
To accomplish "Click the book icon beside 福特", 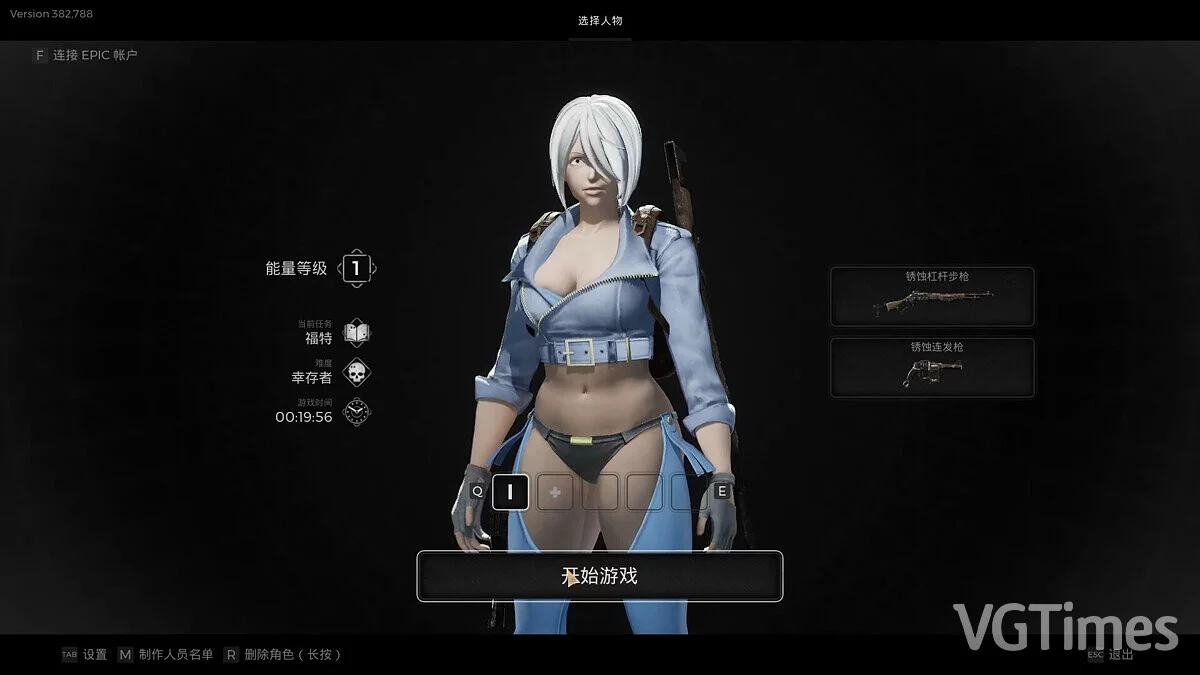I will click(x=356, y=332).
